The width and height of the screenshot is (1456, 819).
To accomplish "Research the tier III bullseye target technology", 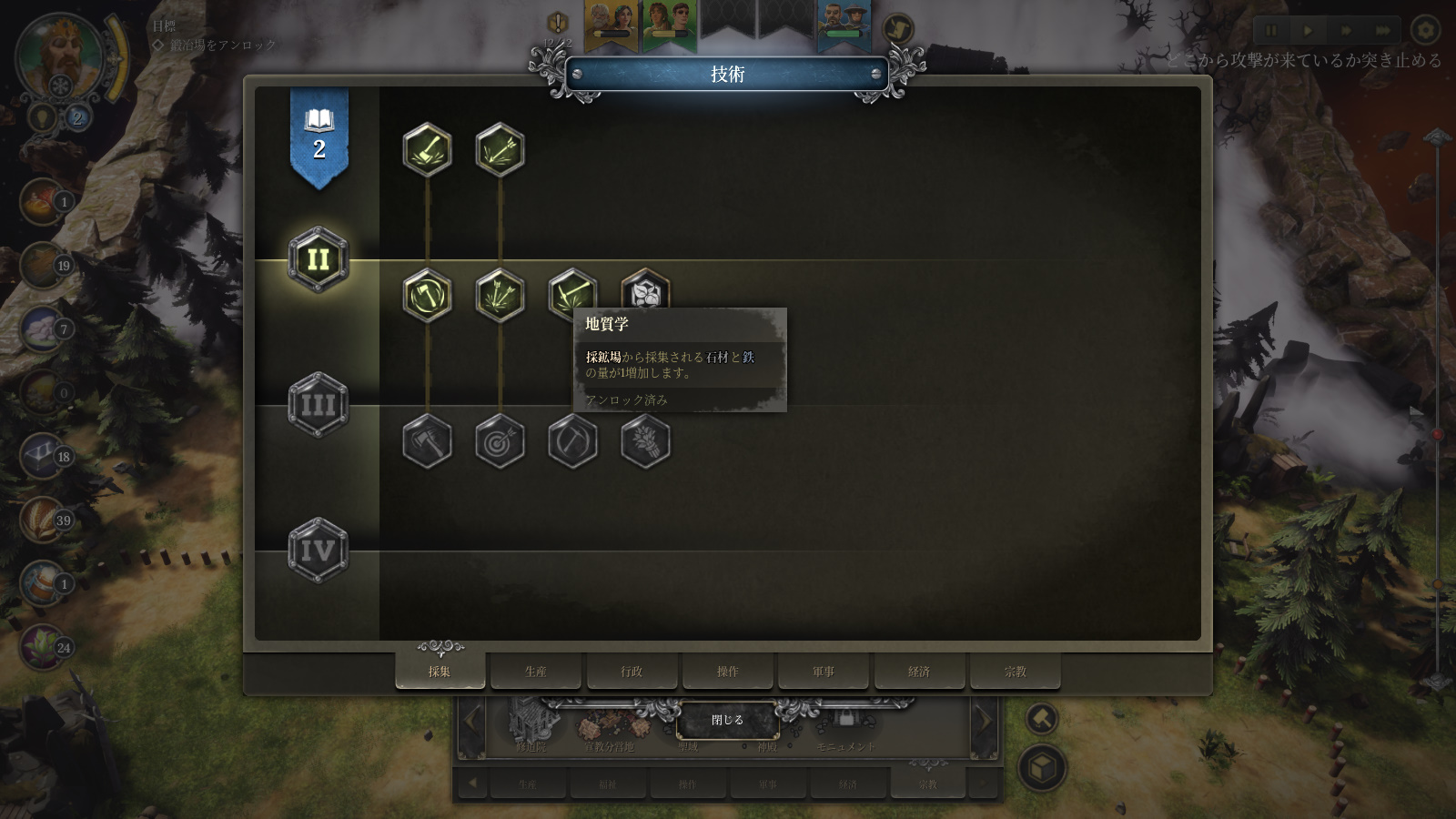I will 500,441.
